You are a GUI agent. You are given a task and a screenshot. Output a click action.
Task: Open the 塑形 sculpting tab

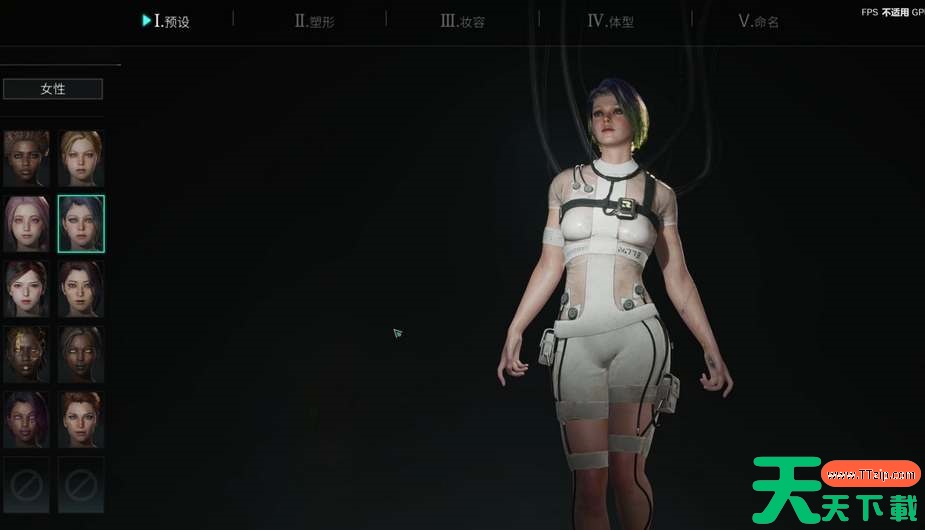click(x=315, y=21)
